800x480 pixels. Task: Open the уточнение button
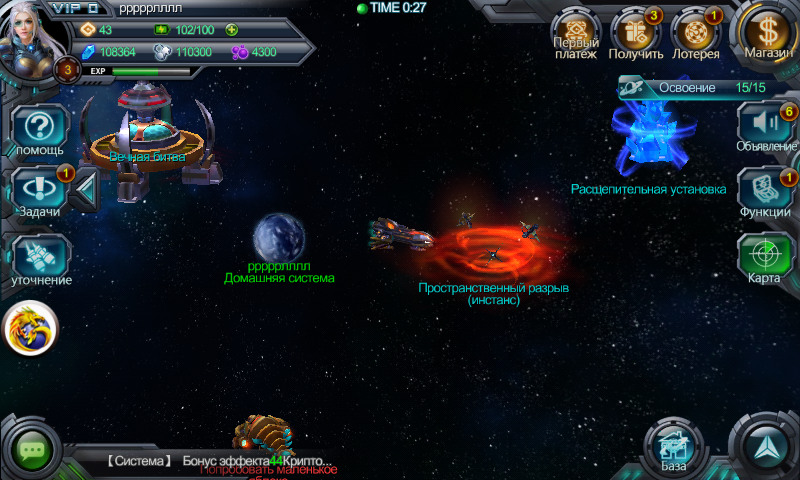point(40,260)
